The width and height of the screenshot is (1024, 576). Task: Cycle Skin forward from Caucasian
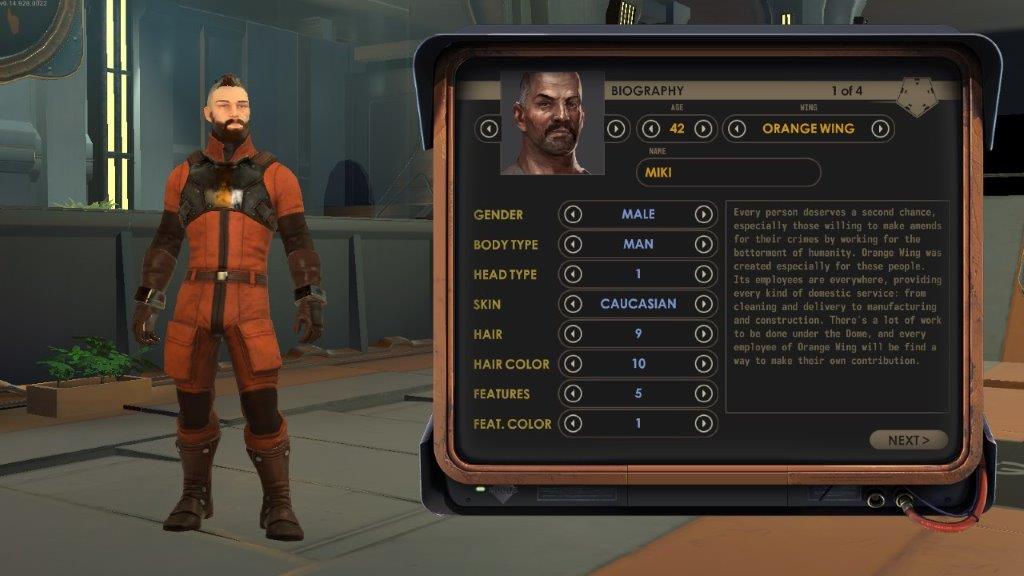coord(704,304)
